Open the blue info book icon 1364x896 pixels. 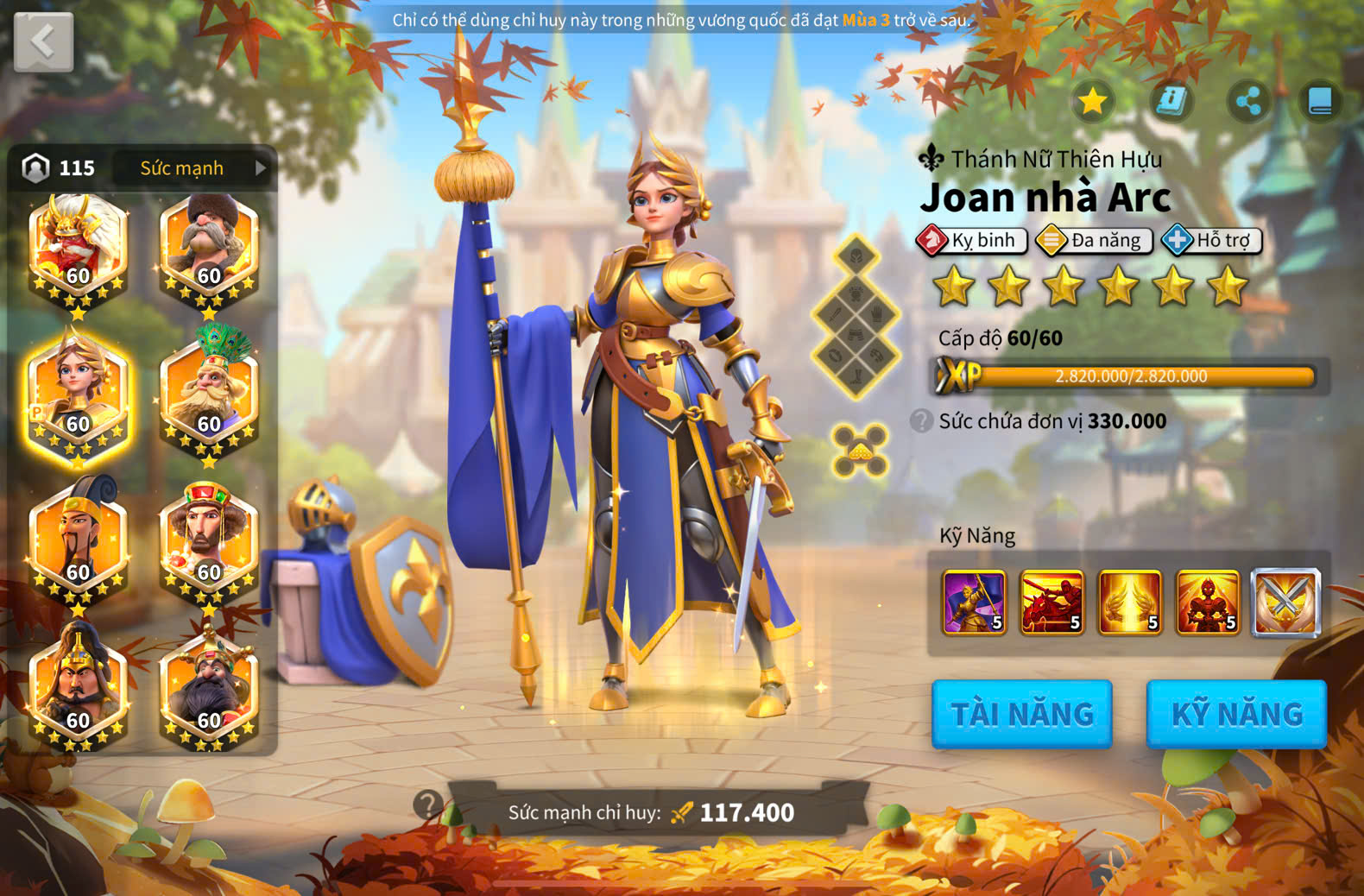pos(1171,101)
